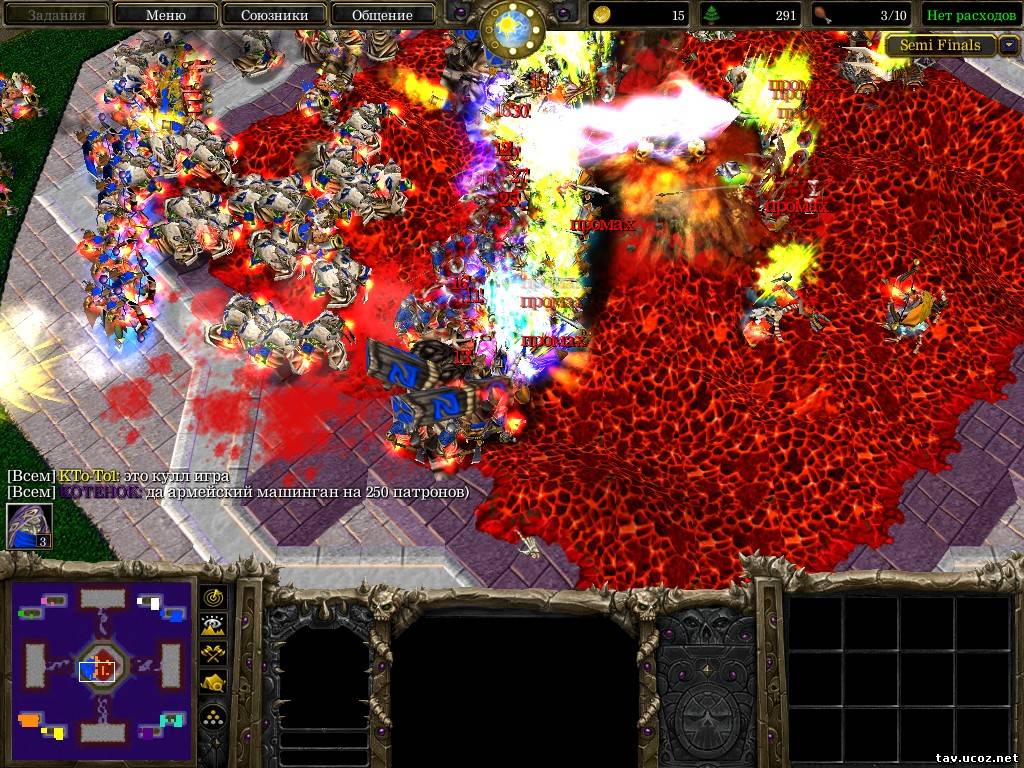Click the day-night clock indicator
Viewport: 1024px width, 768px height.
[511, 28]
